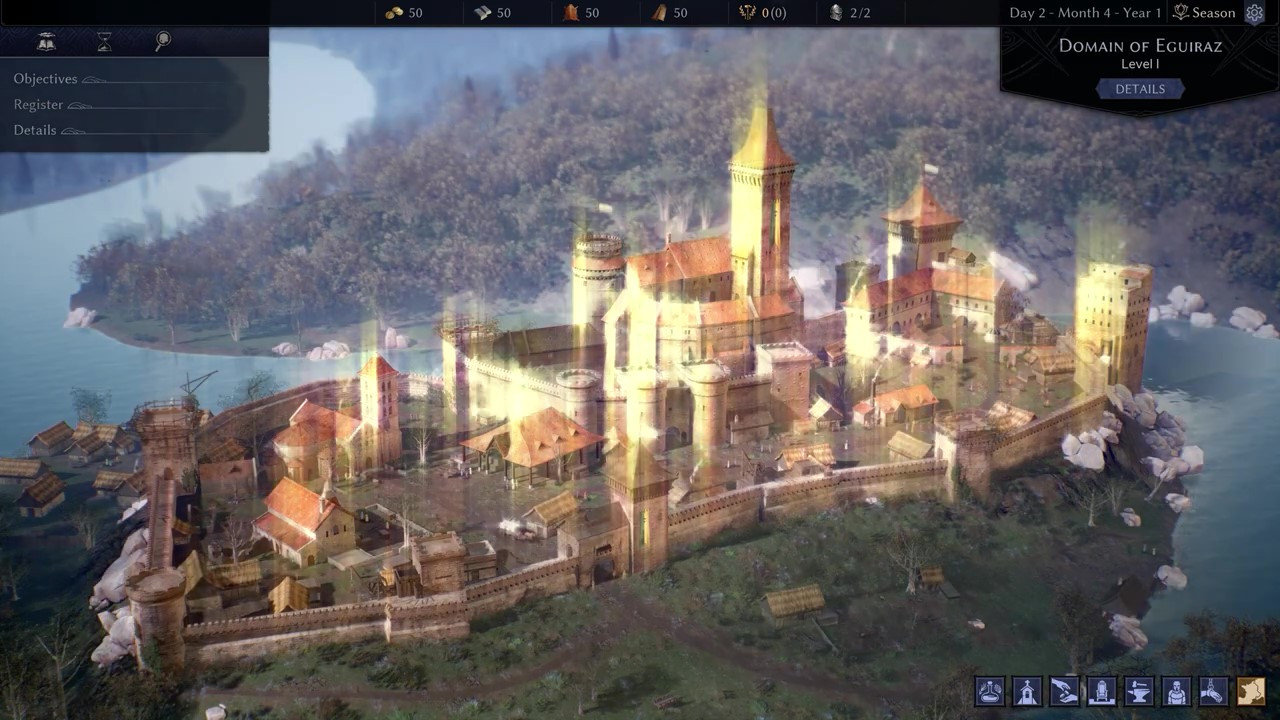Click the Details button under Domain of Eguiraz

pos(1140,89)
